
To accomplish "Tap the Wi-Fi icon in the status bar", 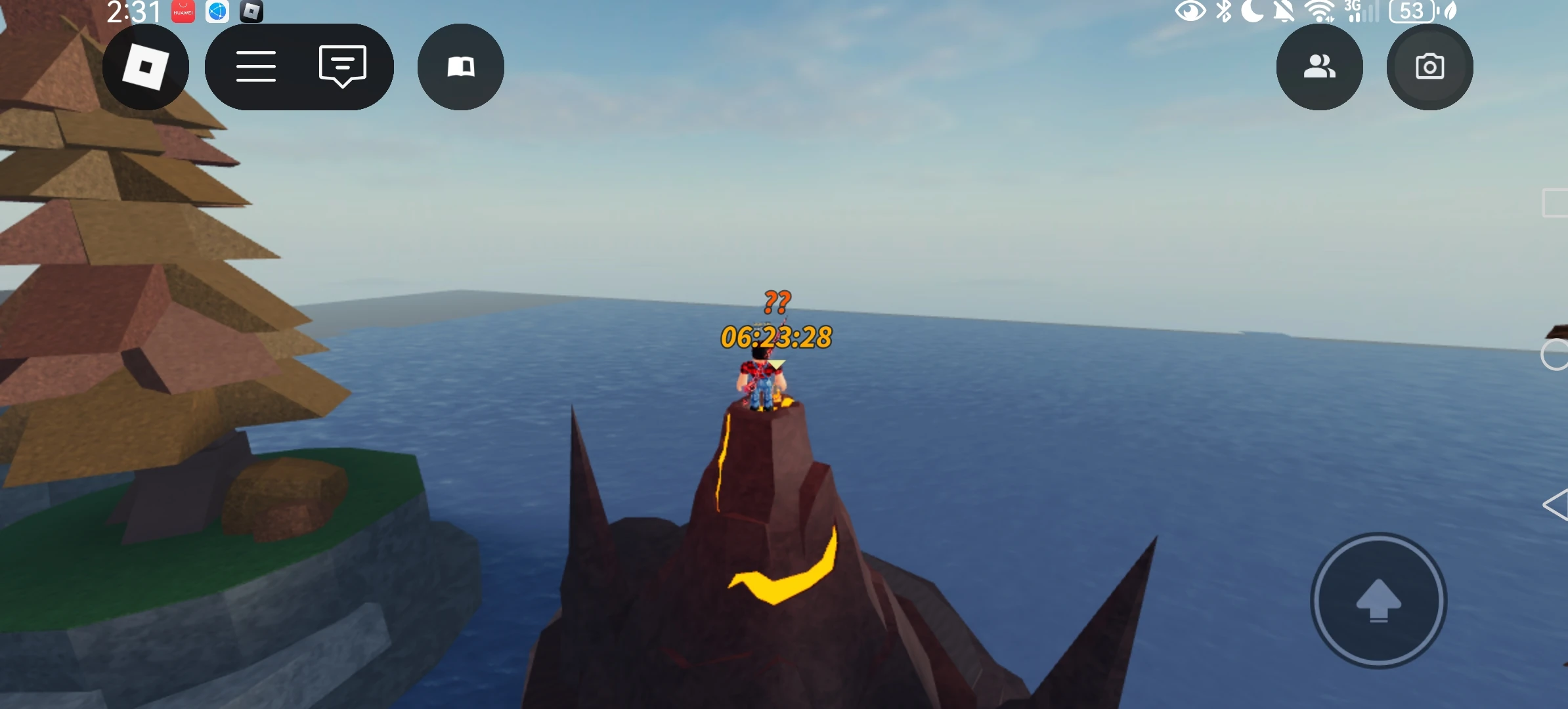I will pos(1321,11).
